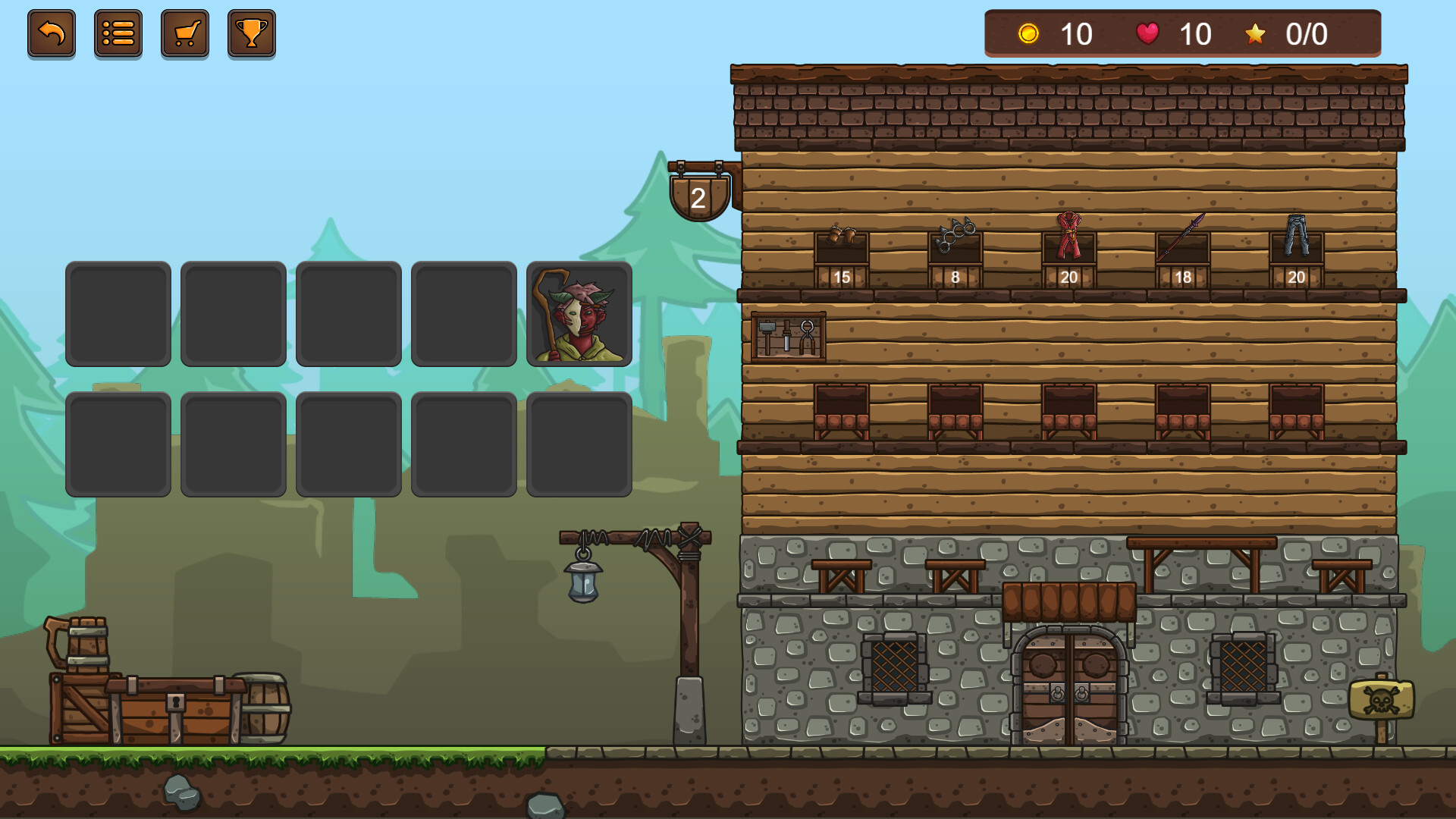Click an empty inventory slot in the top row
1456x819 pixels.
(118, 314)
